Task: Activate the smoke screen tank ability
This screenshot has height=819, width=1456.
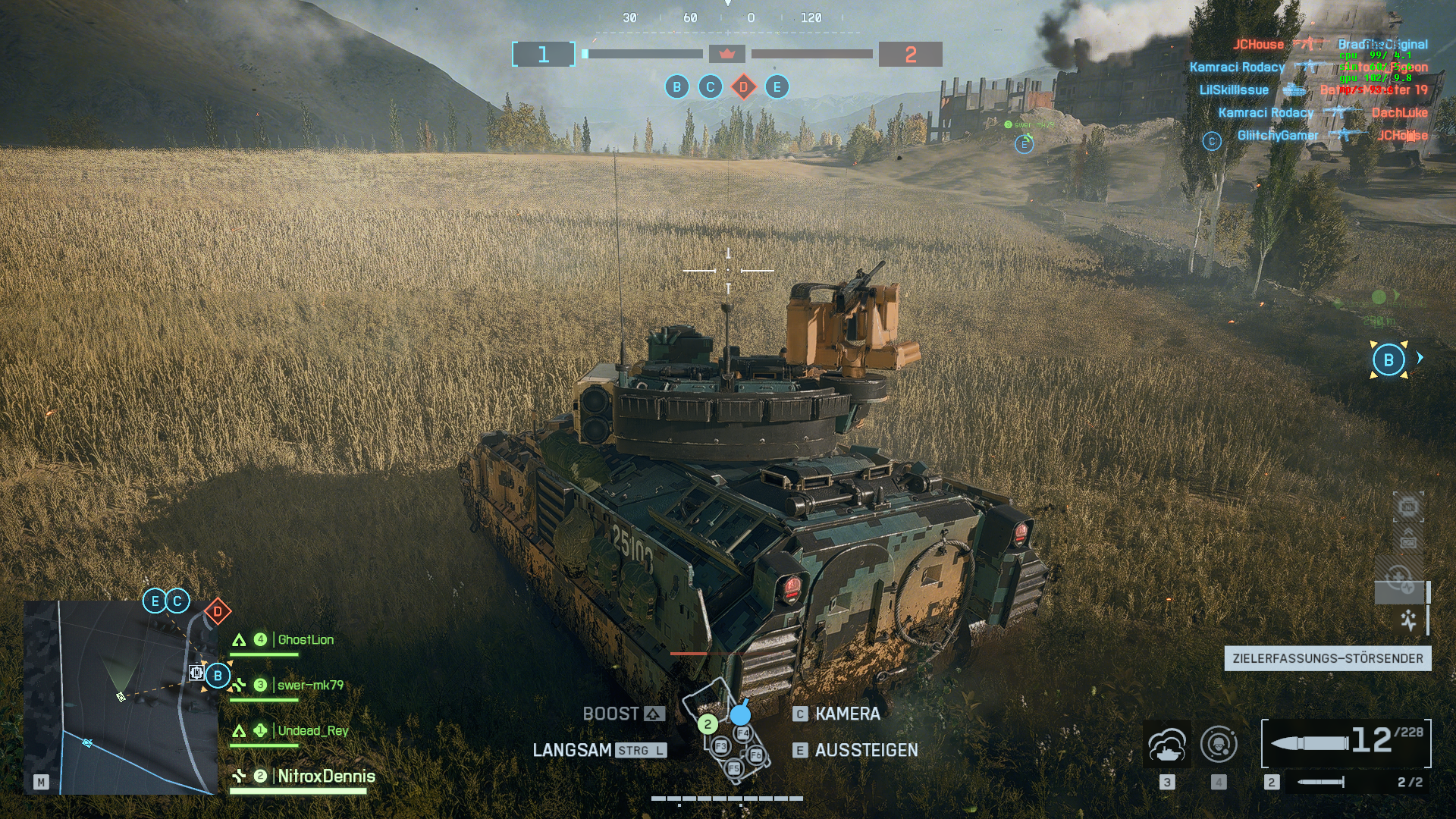Action: [x=1167, y=745]
